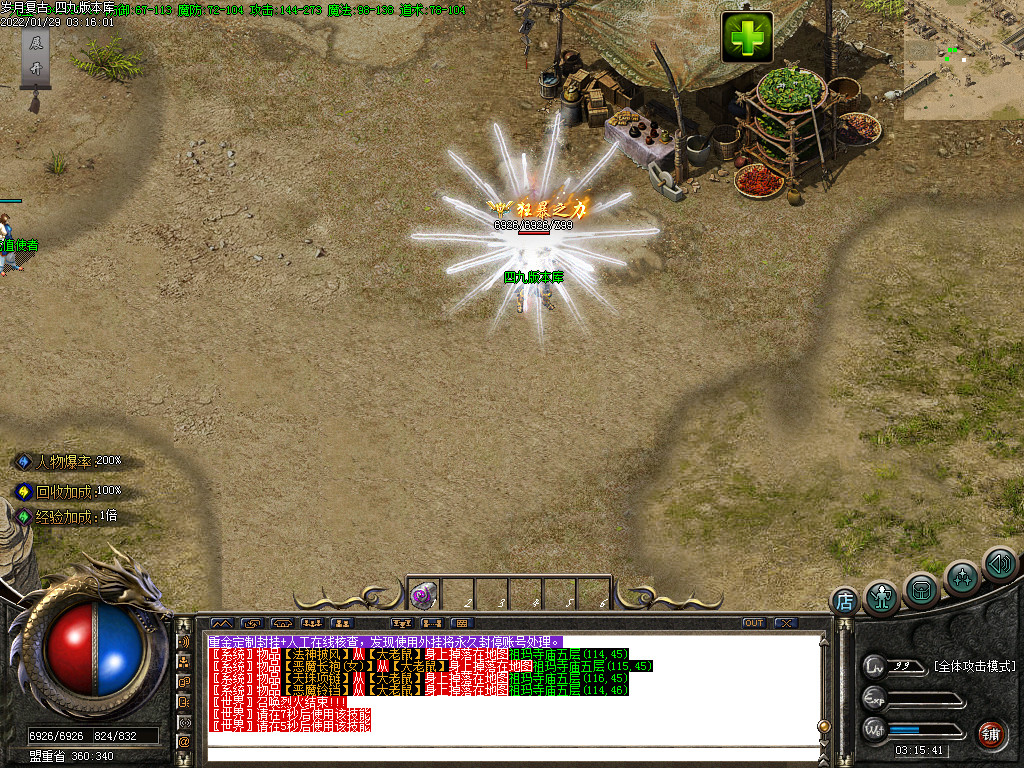Open the skills panel with sparkle icon

click(962, 578)
